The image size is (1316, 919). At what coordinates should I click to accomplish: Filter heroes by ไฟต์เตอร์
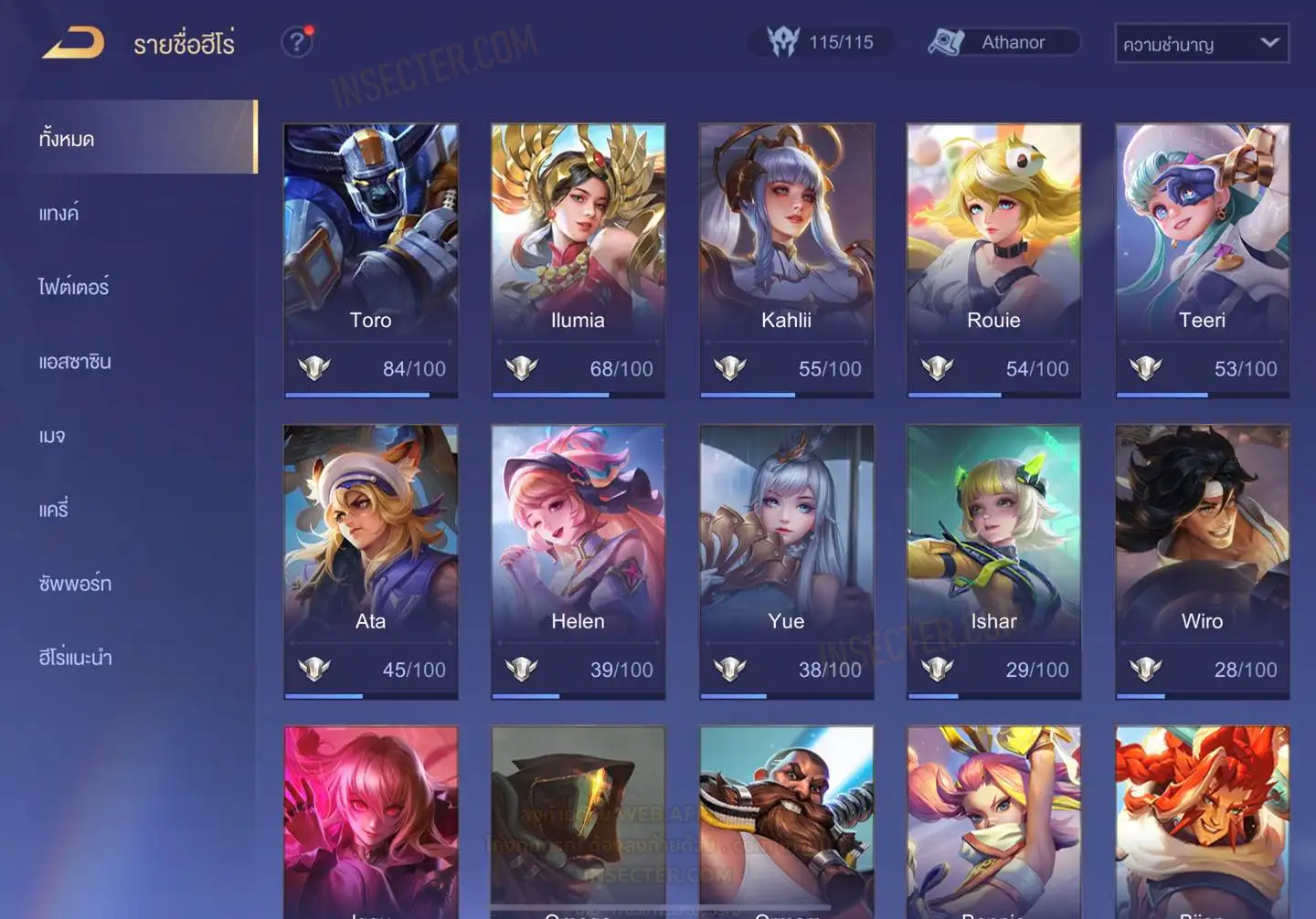point(74,287)
